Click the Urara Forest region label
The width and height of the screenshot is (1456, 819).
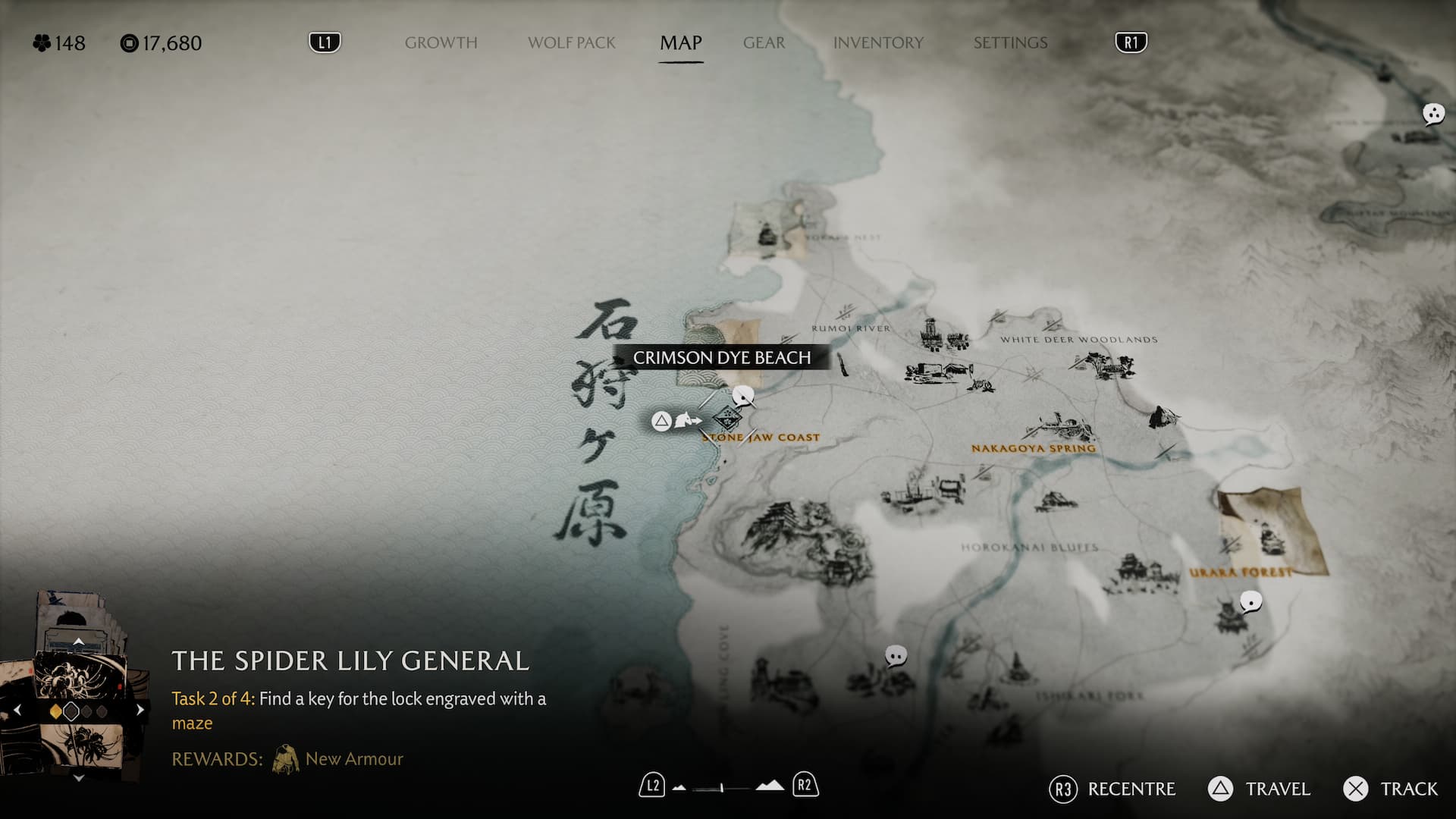point(1240,573)
